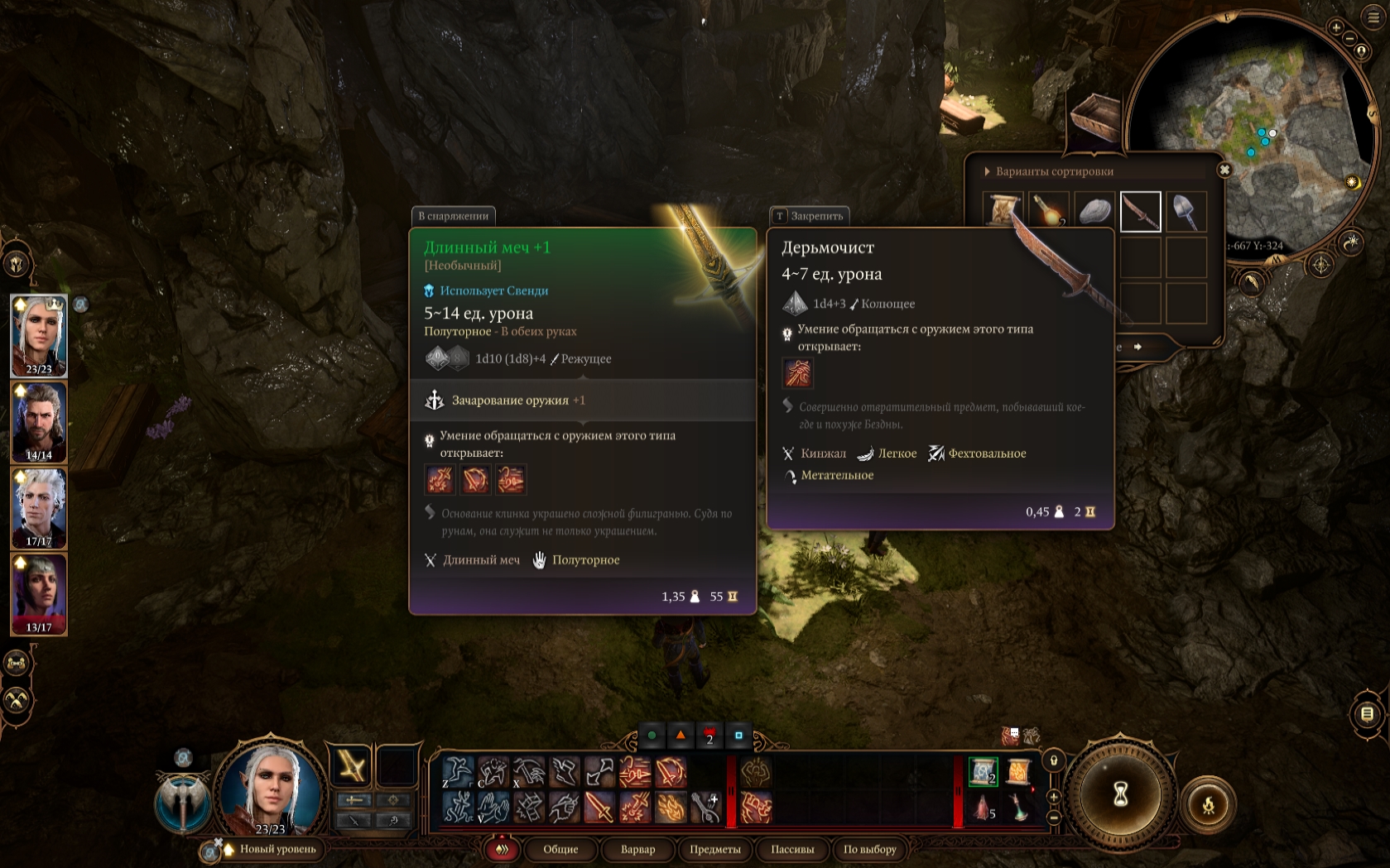Switch to Пассивы tab
The image size is (1390, 868).
792,849
